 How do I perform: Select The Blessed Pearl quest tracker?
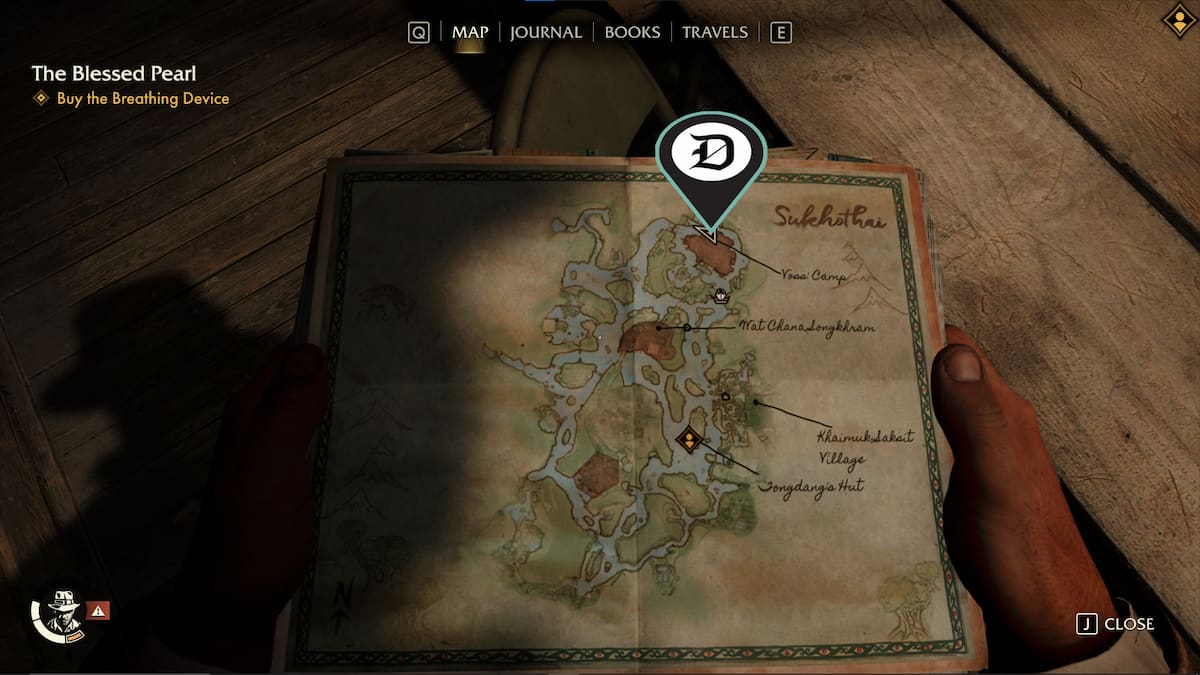[113, 73]
